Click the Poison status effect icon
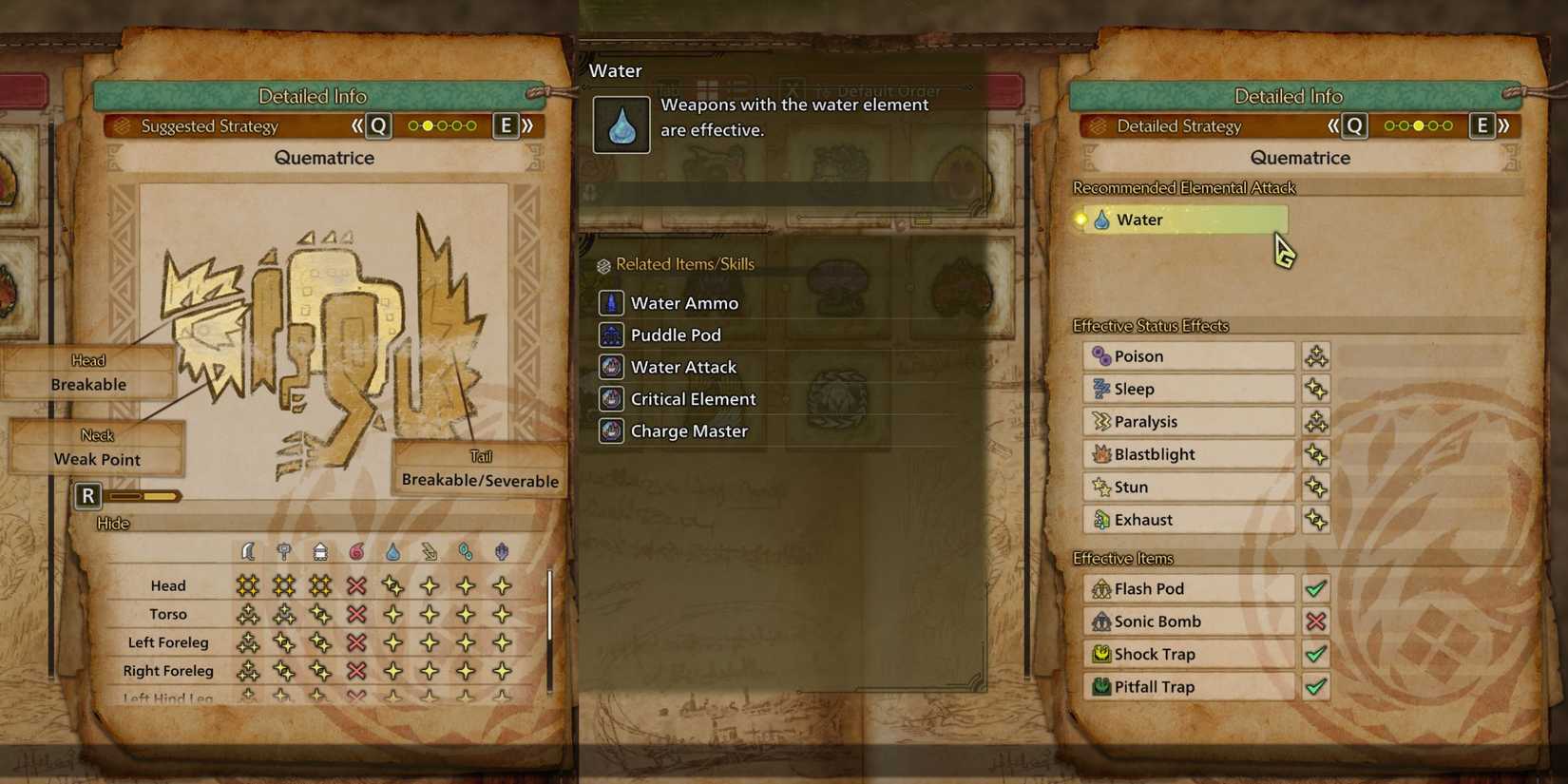The image size is (1568, 784). click(x=1103, y=355)
